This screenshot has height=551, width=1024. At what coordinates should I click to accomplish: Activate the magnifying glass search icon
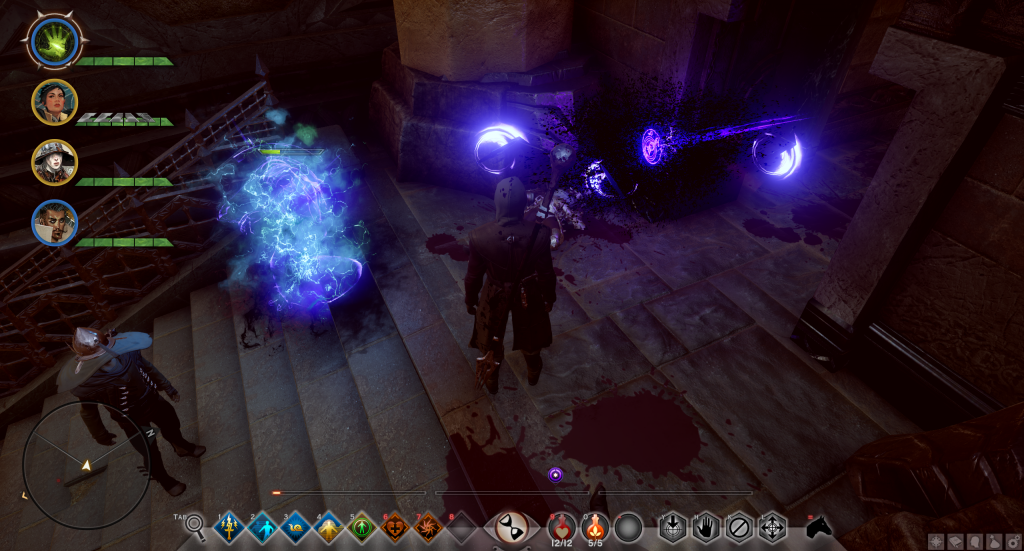coord(195,525)
